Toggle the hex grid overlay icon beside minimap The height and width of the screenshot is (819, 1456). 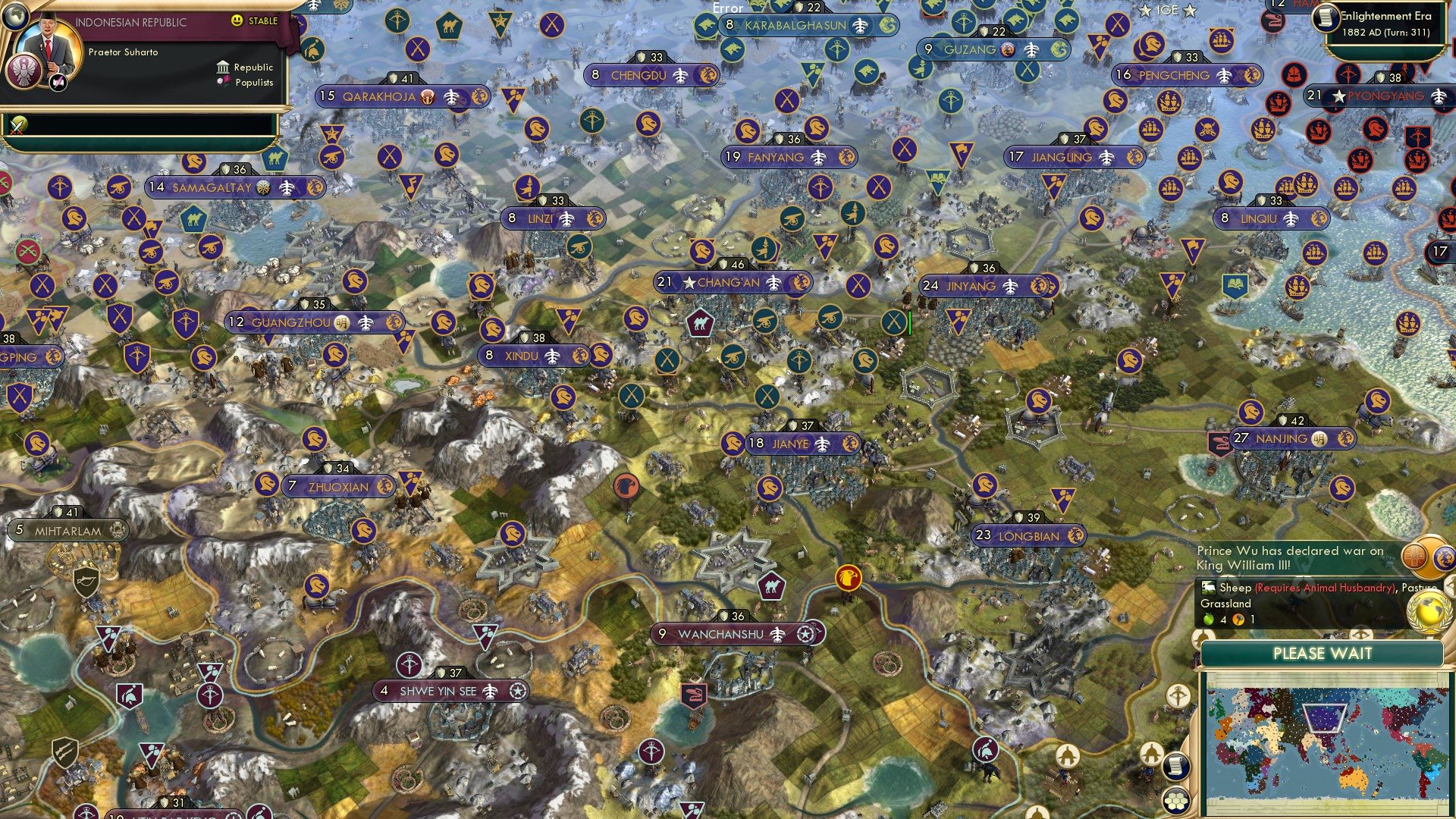coord(1177,802)
